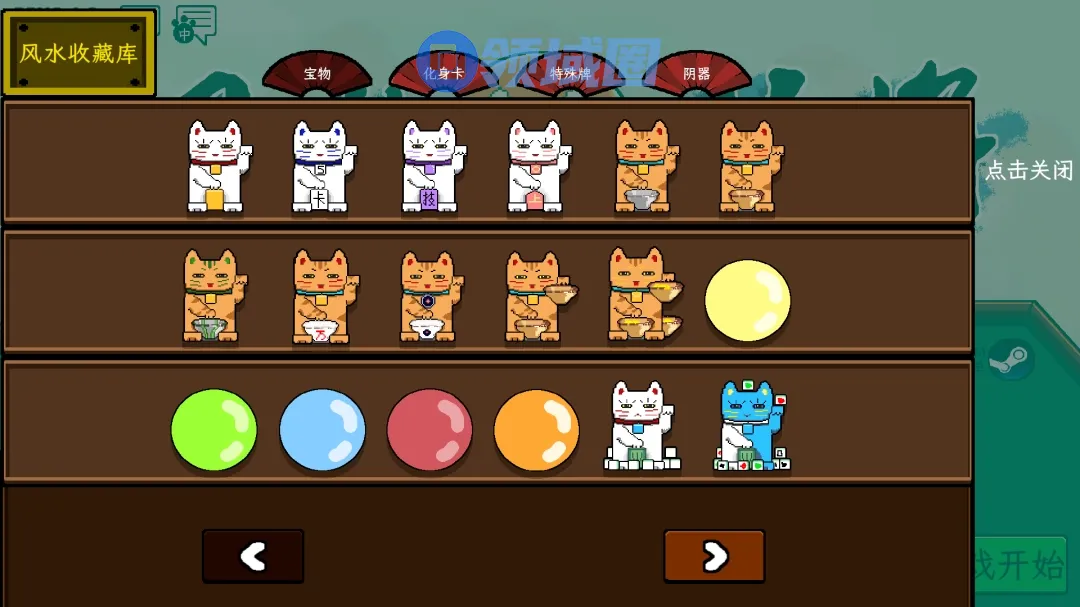Switch to the 阴器 fan tab
This screenshot has width=1080, height=607.
tap(697, 73)
